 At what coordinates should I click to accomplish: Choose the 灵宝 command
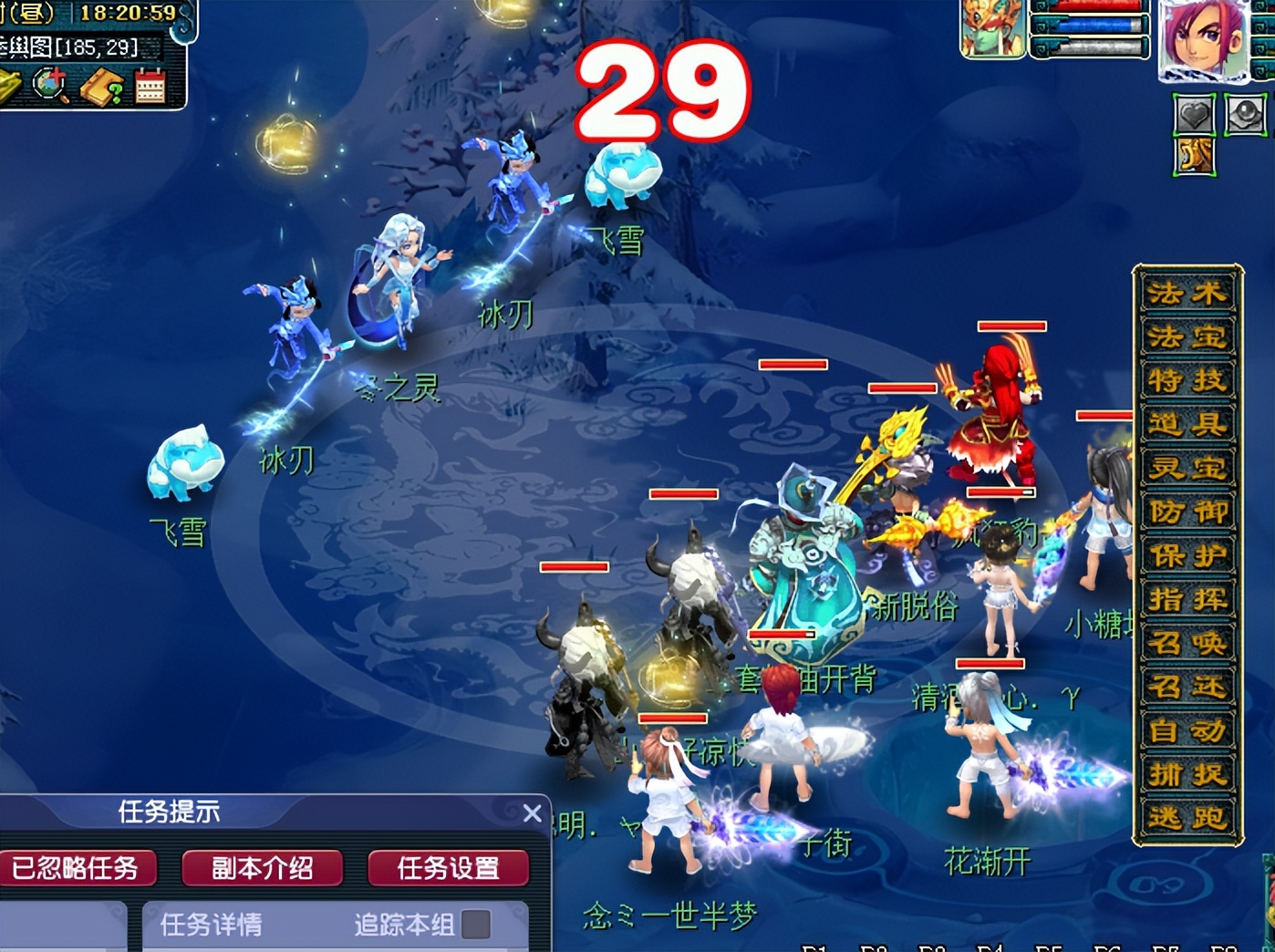click(1187, 469)
